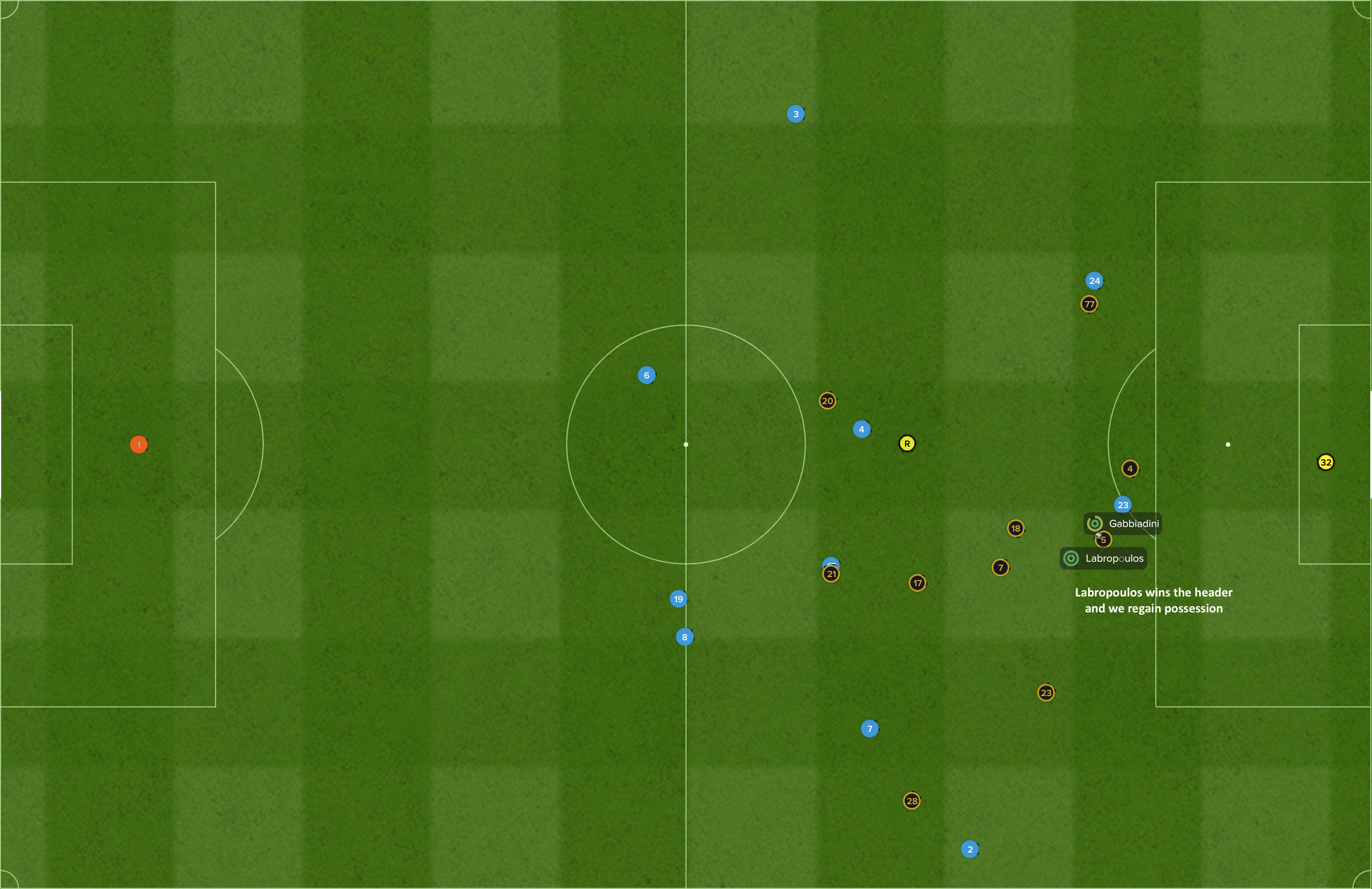The height and width of the screenshot is (889, 1372).
Task: Pick dark player number 18 disc
Action: (1015, 528)
